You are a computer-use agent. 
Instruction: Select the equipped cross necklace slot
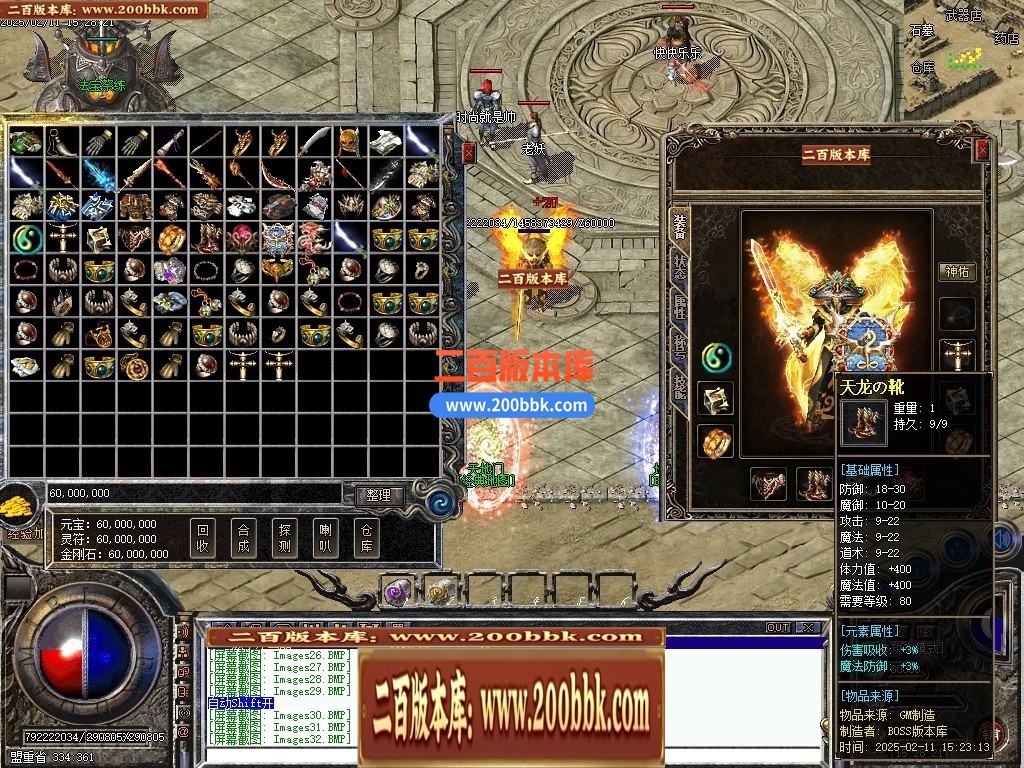(957, 356)
